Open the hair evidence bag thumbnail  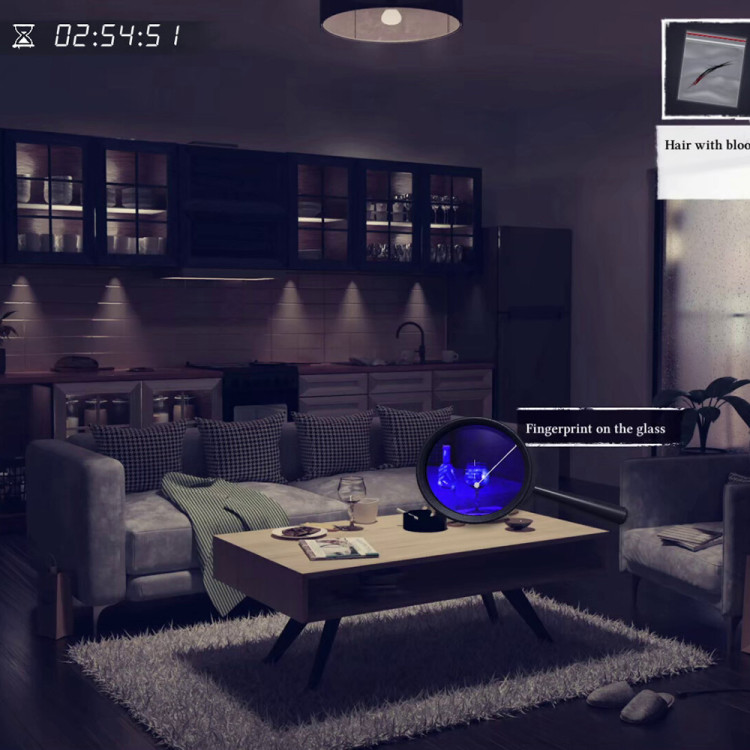click(x=708, y=72)
